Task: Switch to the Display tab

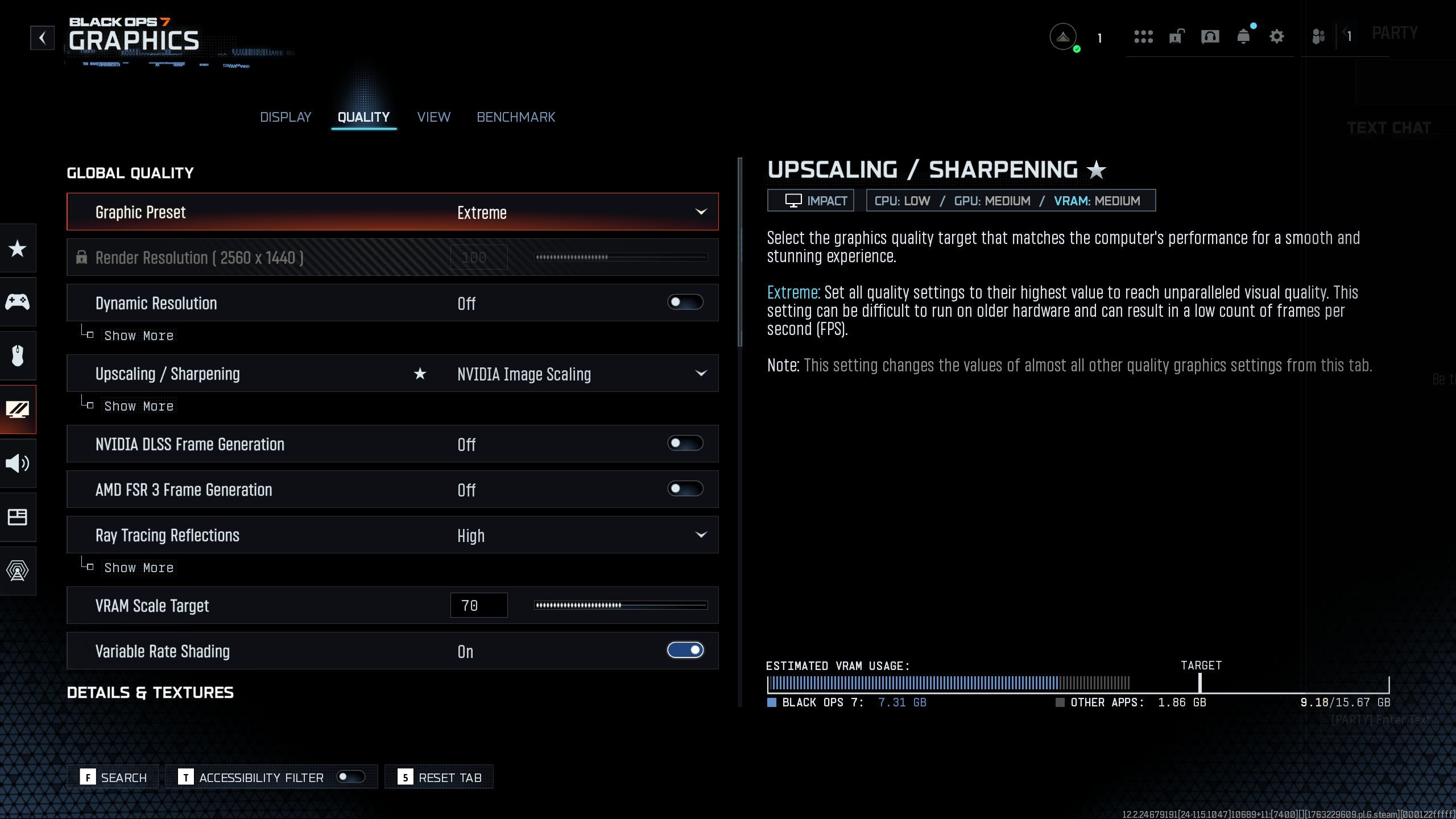Action: click(x=286, y=117)
